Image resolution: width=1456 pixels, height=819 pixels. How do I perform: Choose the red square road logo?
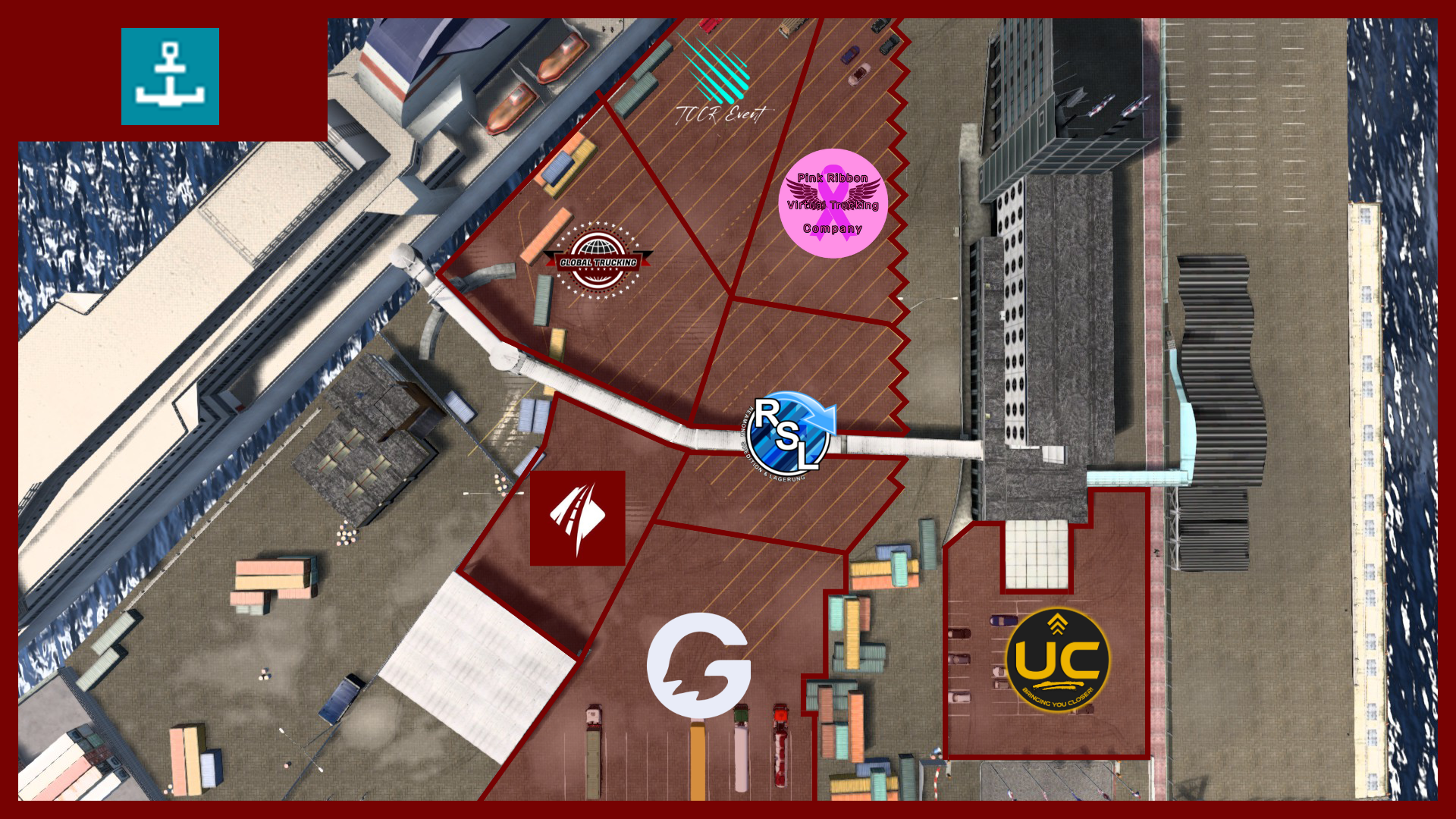[x=577, y=518]
